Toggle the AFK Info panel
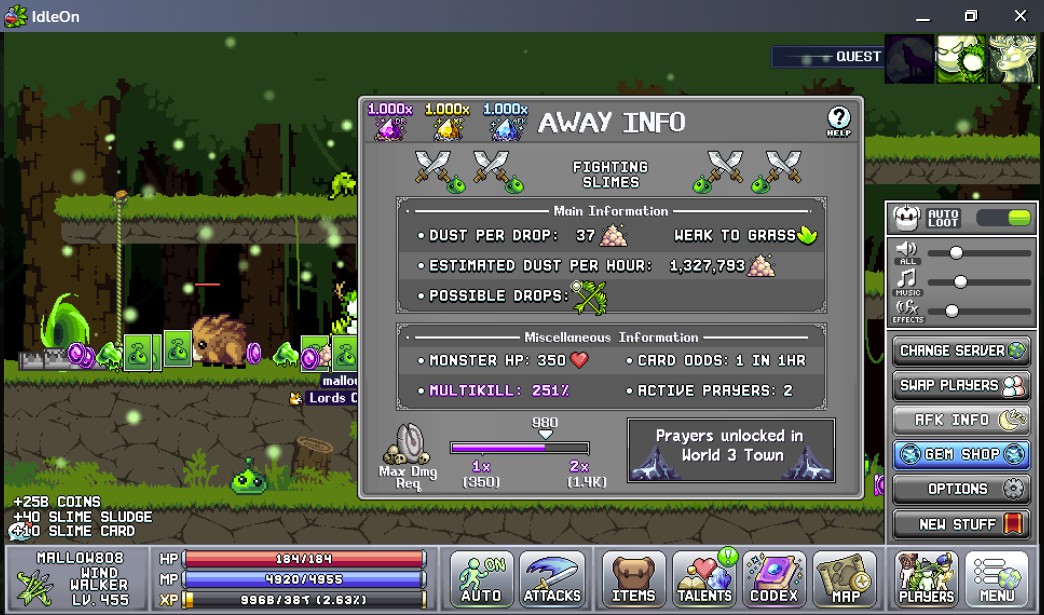This screenshot has width=1044, height=615. [x=960, y=420]
